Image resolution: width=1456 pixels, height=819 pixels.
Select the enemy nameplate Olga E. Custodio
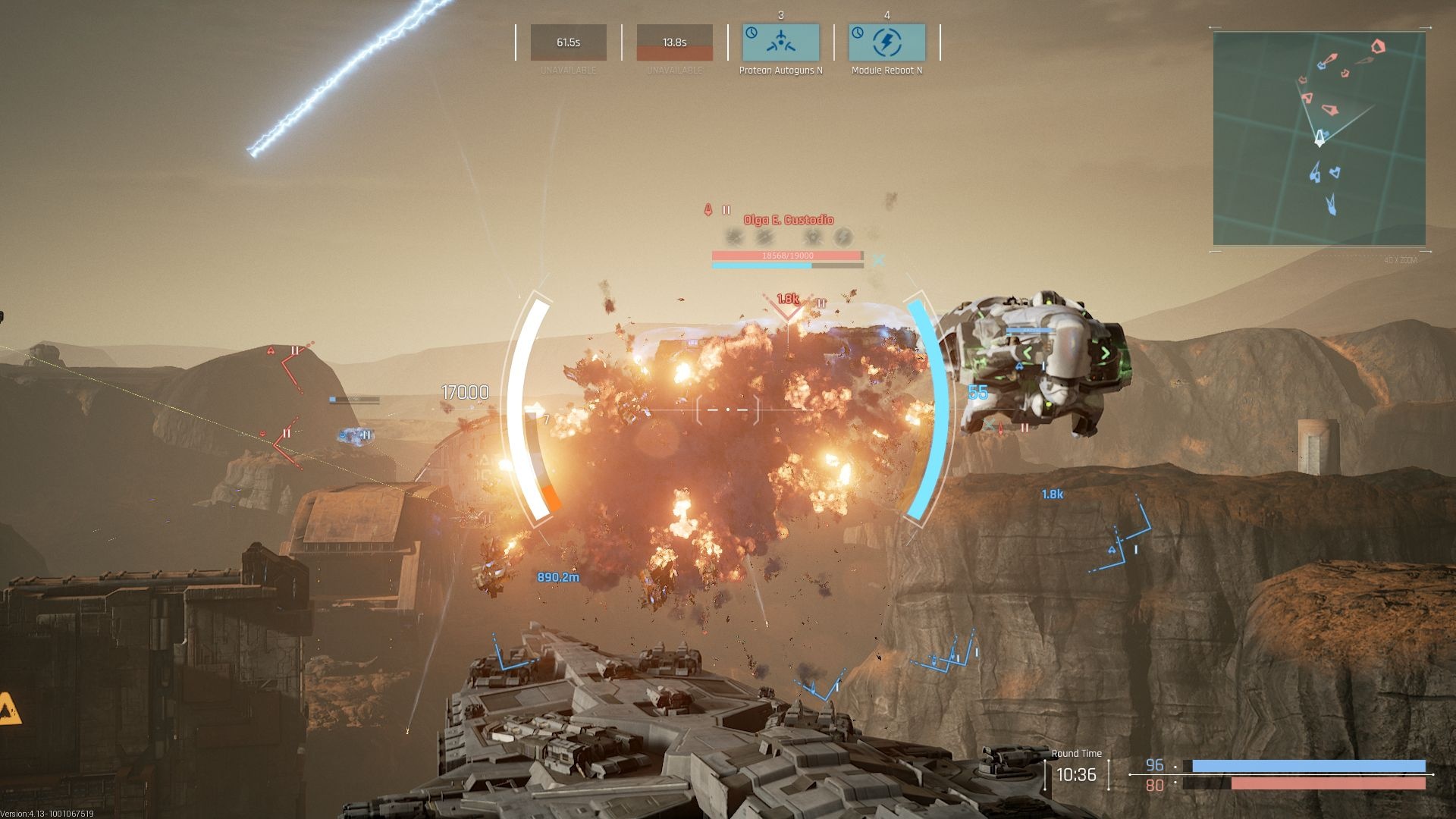[786, 220]
